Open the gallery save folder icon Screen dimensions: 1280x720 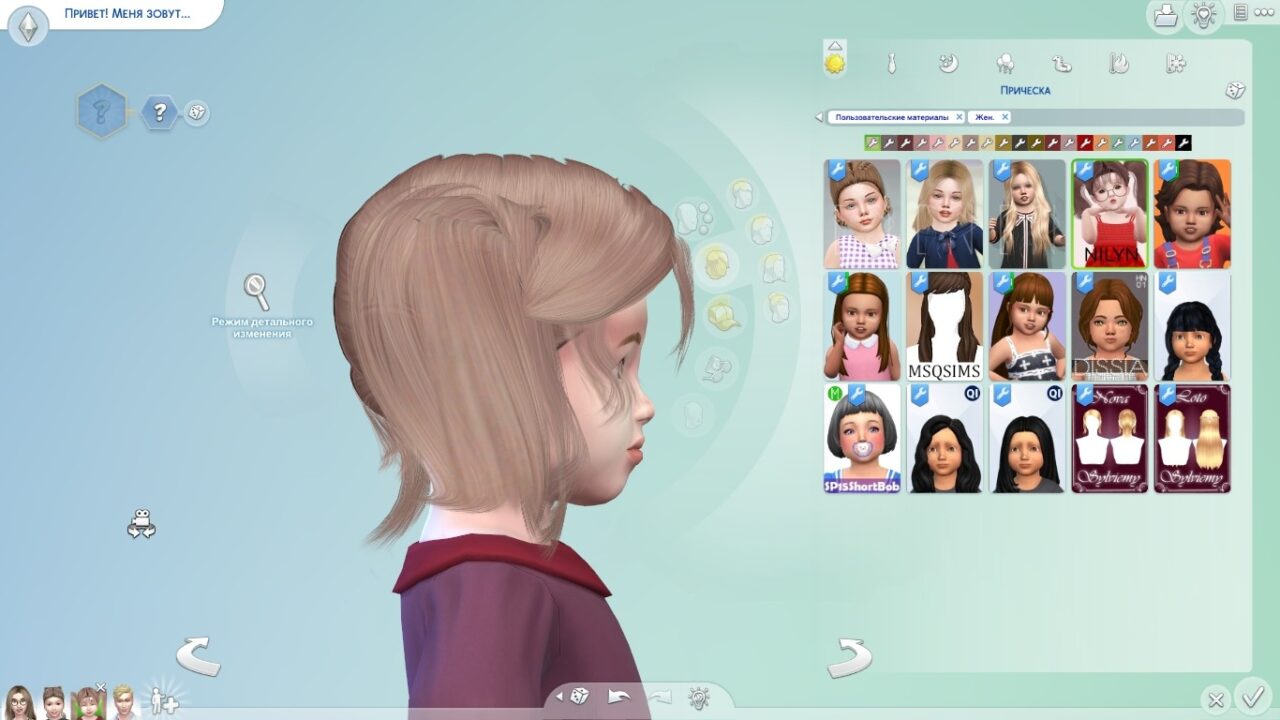tap(1165, 15)
